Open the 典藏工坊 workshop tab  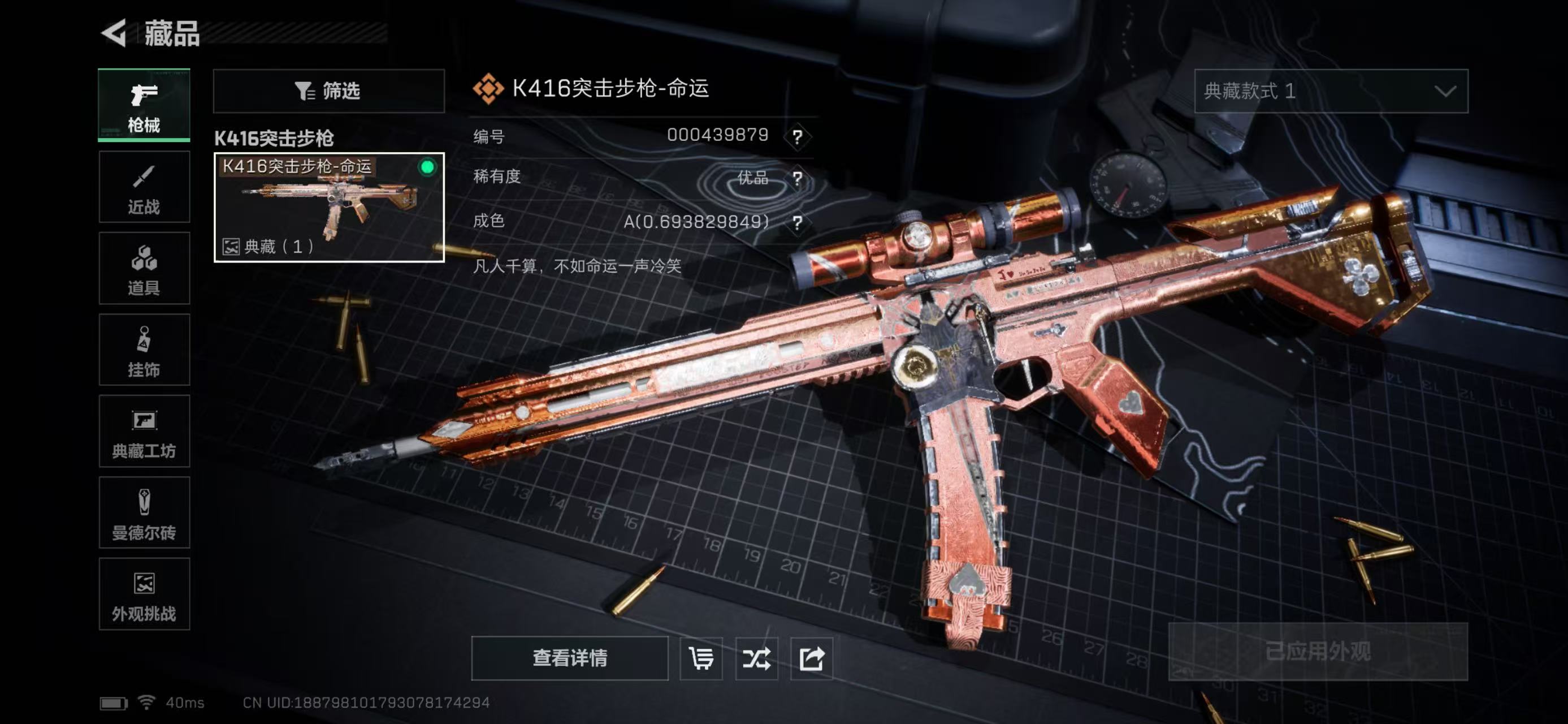click(x=144, y=431)
